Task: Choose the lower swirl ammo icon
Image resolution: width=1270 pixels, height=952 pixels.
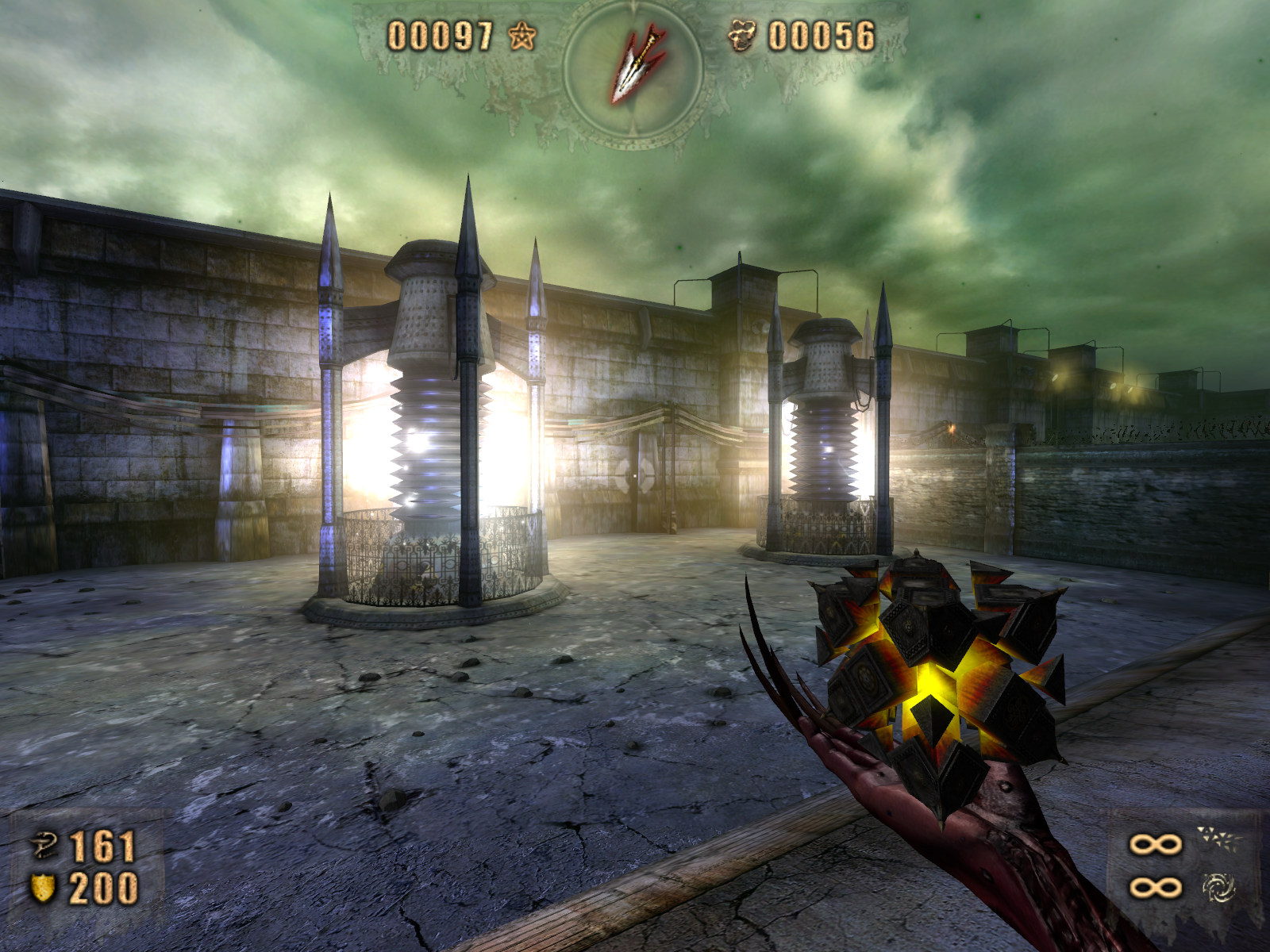Action: pyautogui.click(x=1218, y=888)
